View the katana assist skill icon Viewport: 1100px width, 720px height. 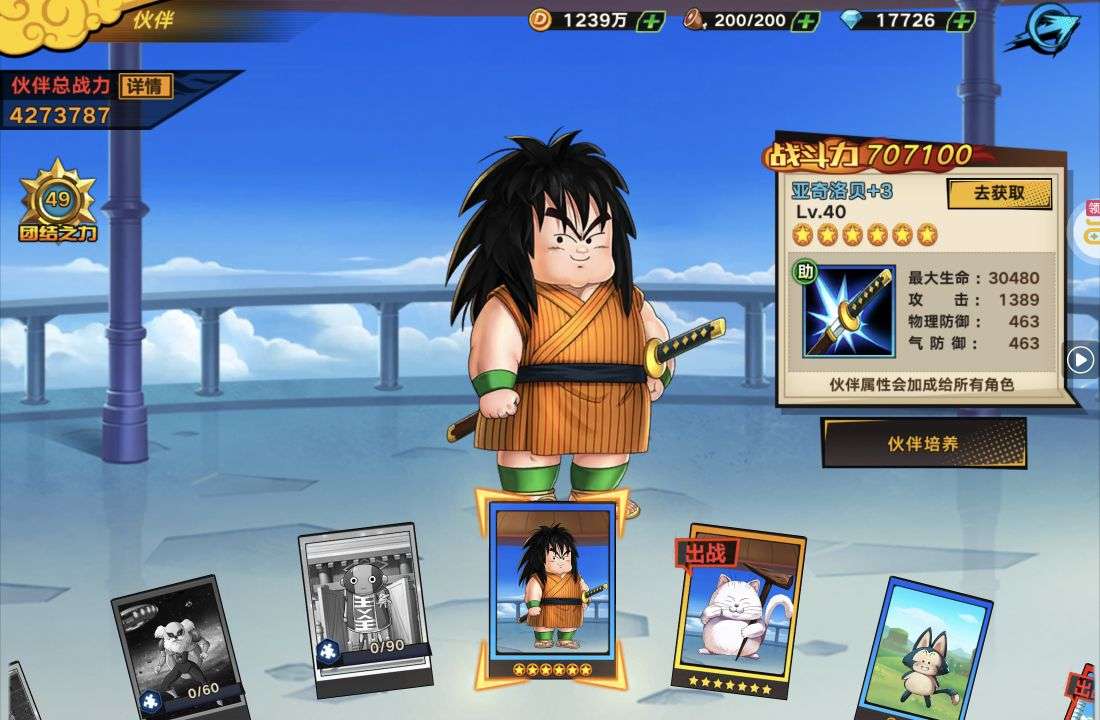[849, 311]
